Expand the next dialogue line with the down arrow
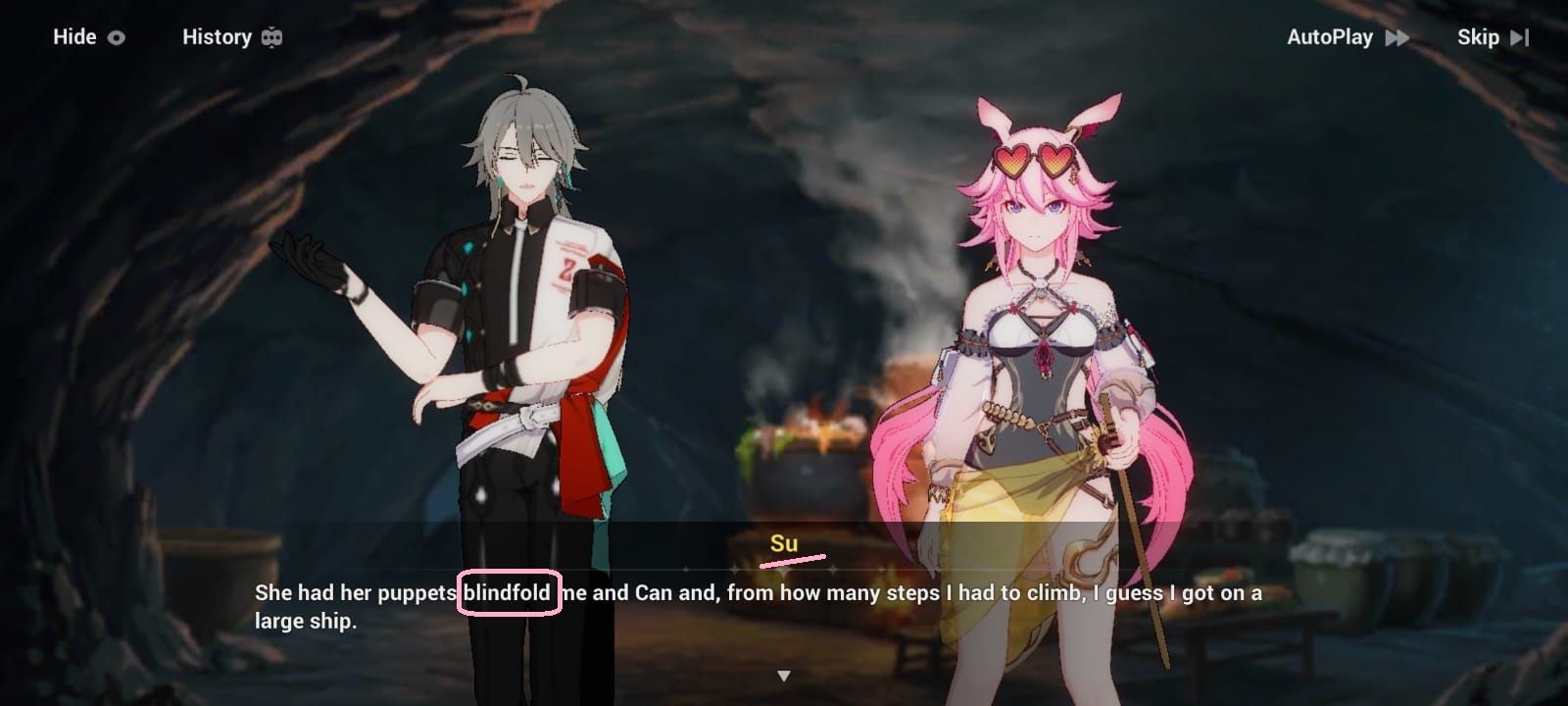 (784, 674)
